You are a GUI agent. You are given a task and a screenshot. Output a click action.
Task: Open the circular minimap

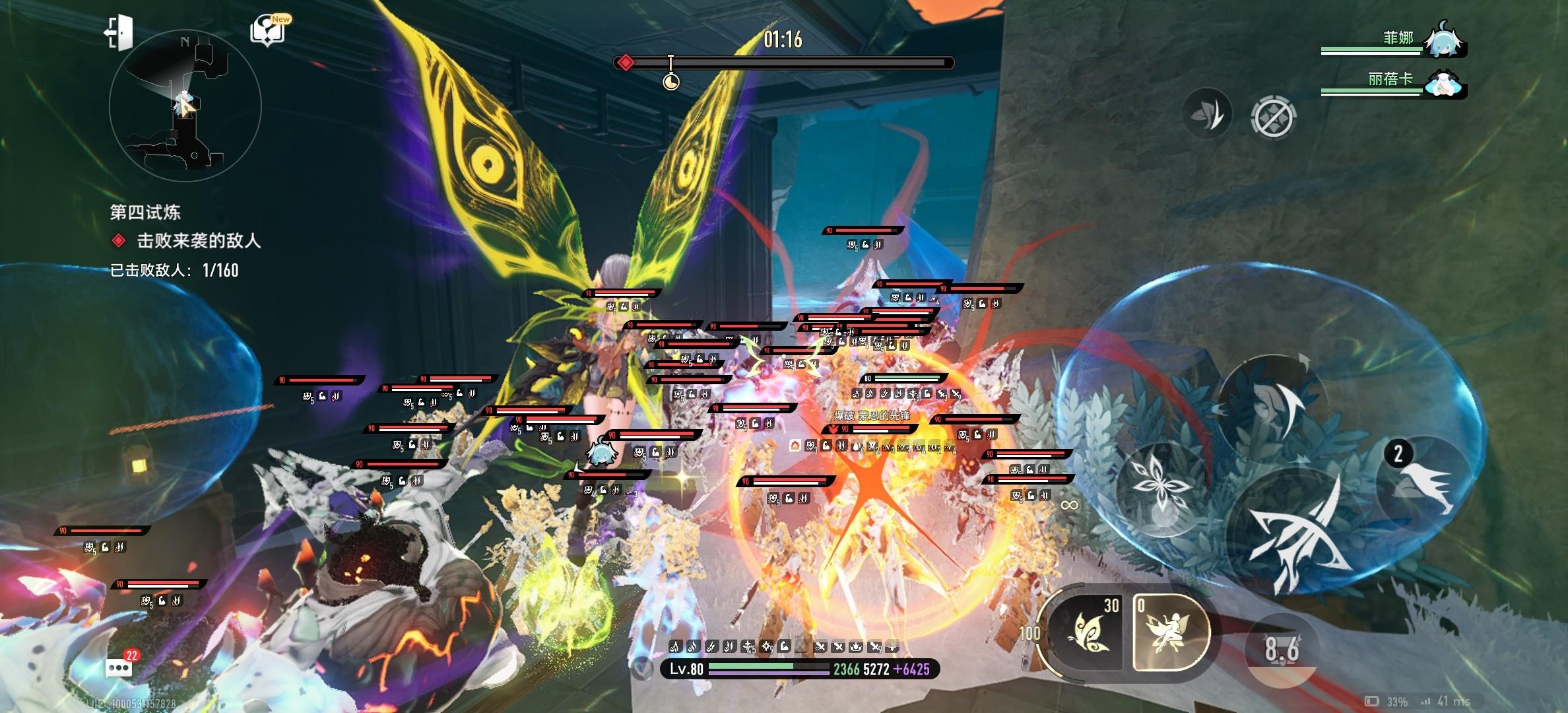pyautogui.click(x=185, y=106)
